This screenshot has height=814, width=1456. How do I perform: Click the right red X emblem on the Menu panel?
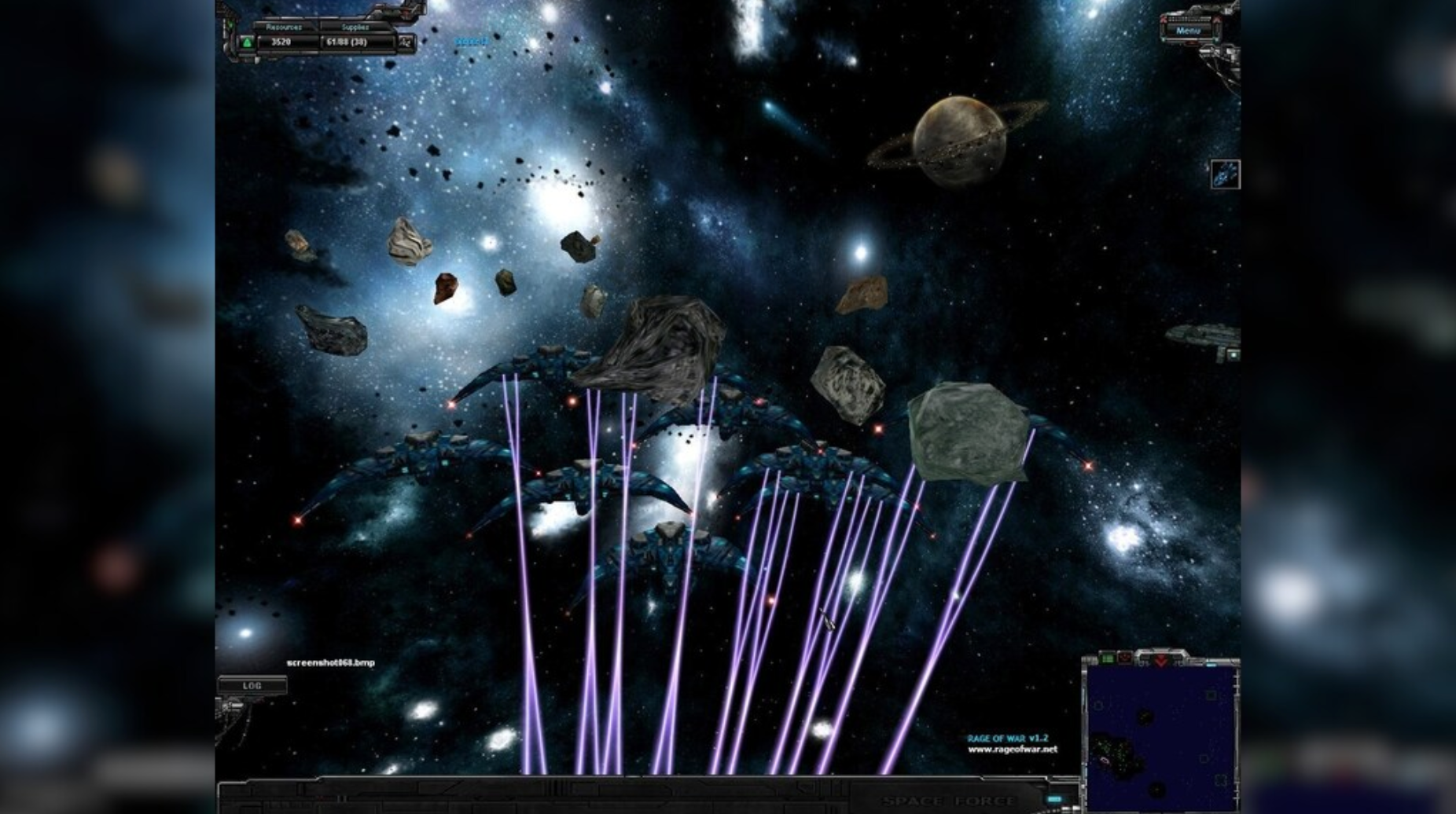pyautogui.click(x=1216, y=19)
